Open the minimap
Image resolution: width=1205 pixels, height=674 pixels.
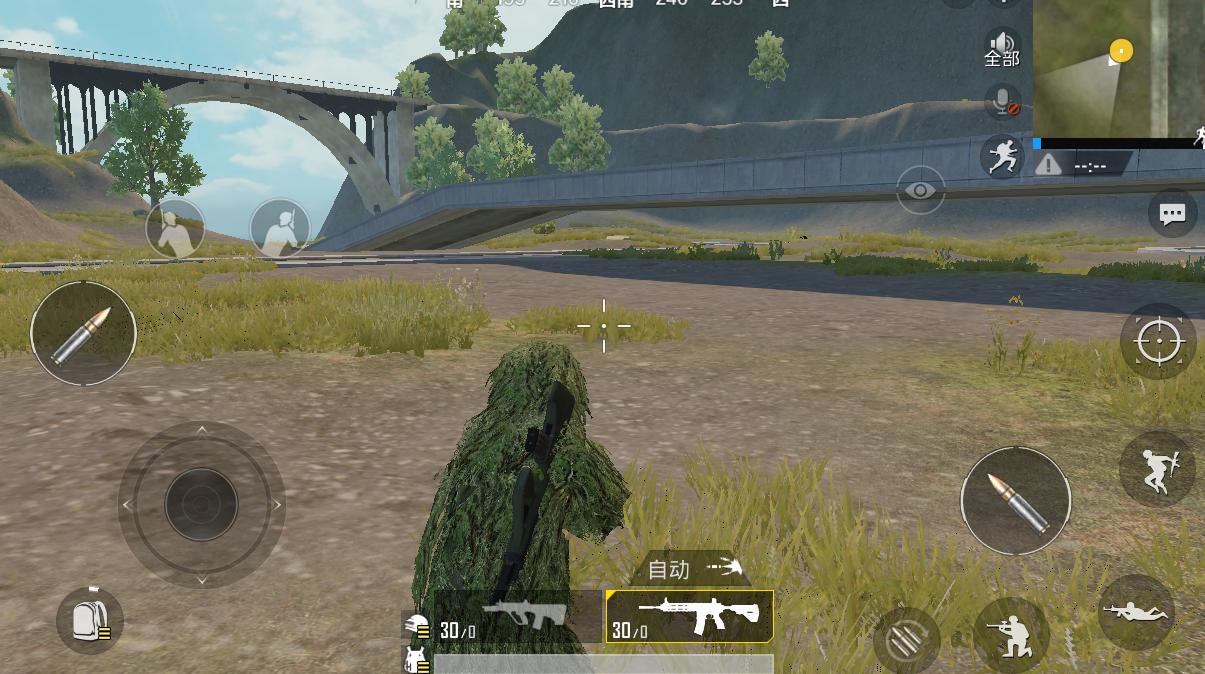pos(1118,66)
